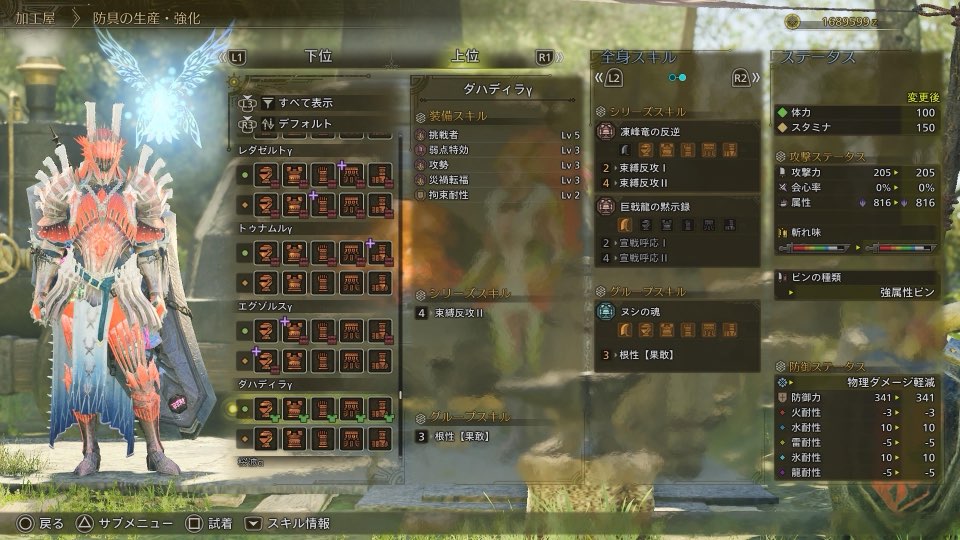Image resolution: width=960 pixels, height=540 pixels.
Task: Click the 束縛反攻 I set bonus row
Action: point(677,168)
